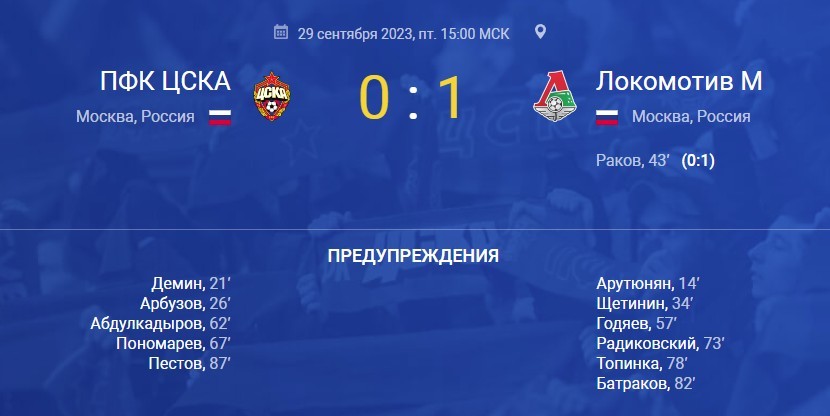
Task: Open the Локомотив М team name link
Action: click(x=679, y=81)
